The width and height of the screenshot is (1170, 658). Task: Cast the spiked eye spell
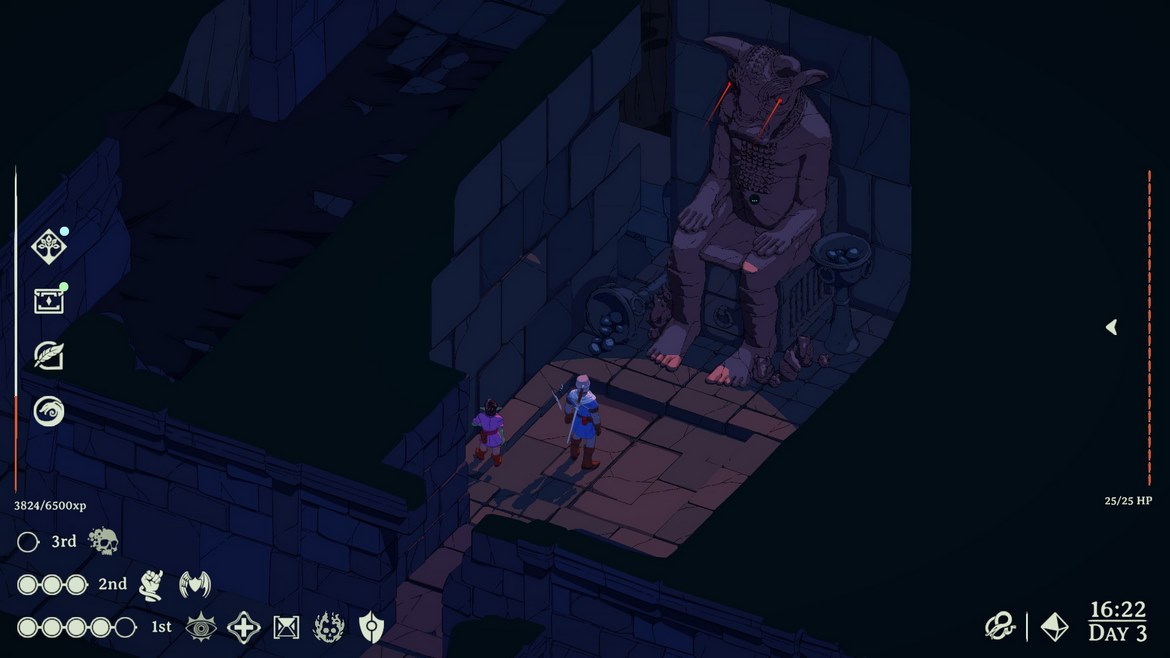201,627
